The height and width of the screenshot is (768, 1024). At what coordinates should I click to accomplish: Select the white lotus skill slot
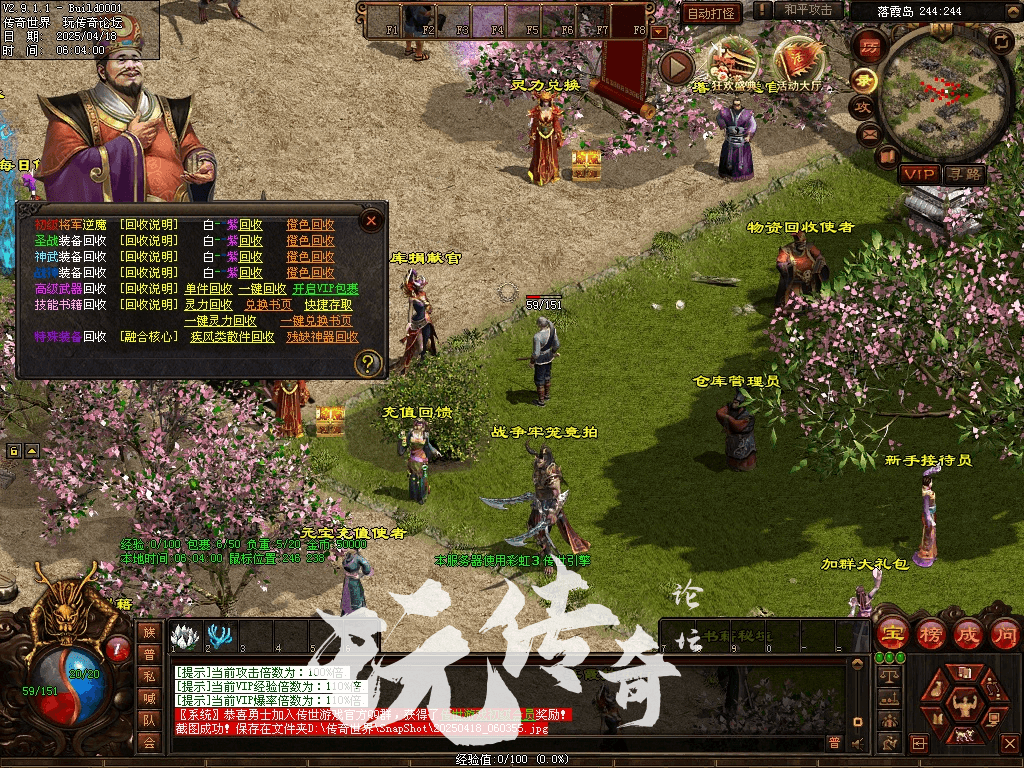pos(183,636)
